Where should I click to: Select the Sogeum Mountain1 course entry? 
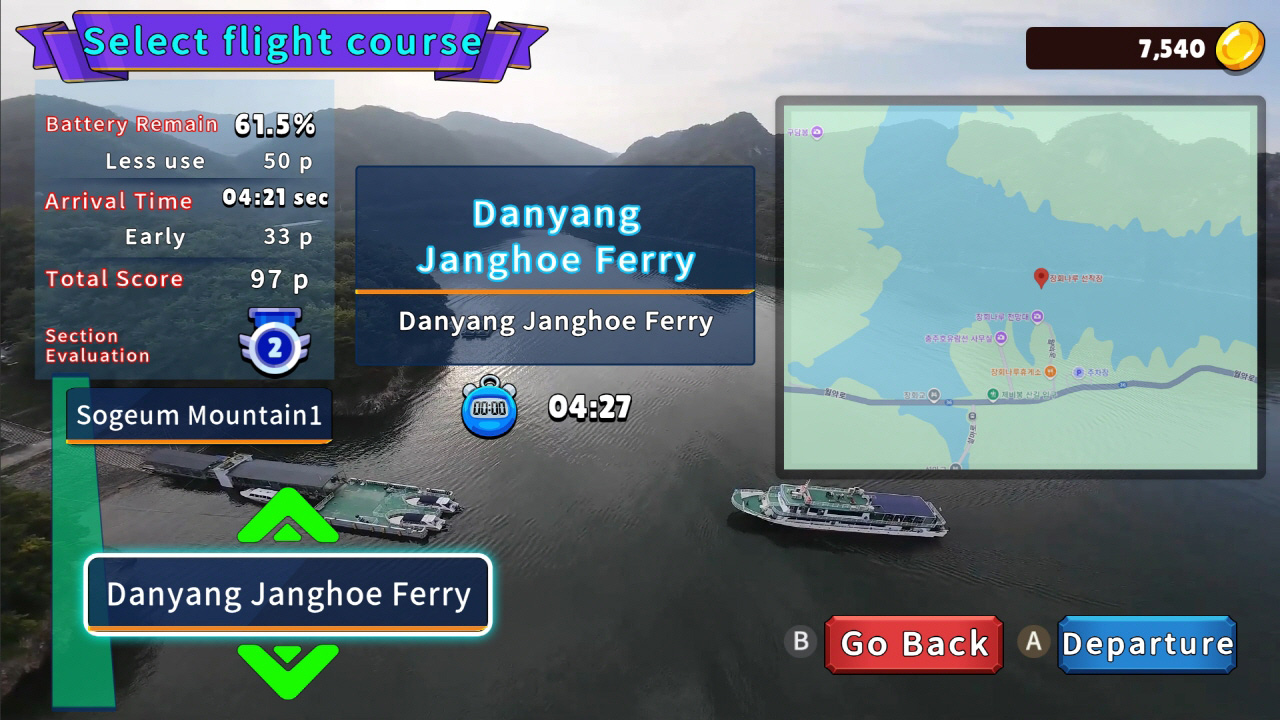(x=199, y=415)
